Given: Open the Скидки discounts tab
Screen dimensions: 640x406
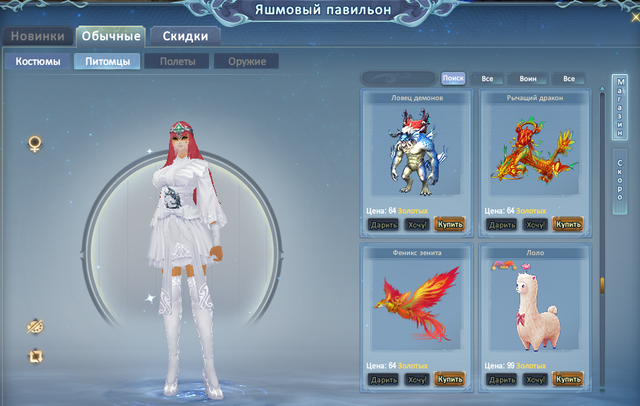Looking at the screenshot, I should (184, 37).
